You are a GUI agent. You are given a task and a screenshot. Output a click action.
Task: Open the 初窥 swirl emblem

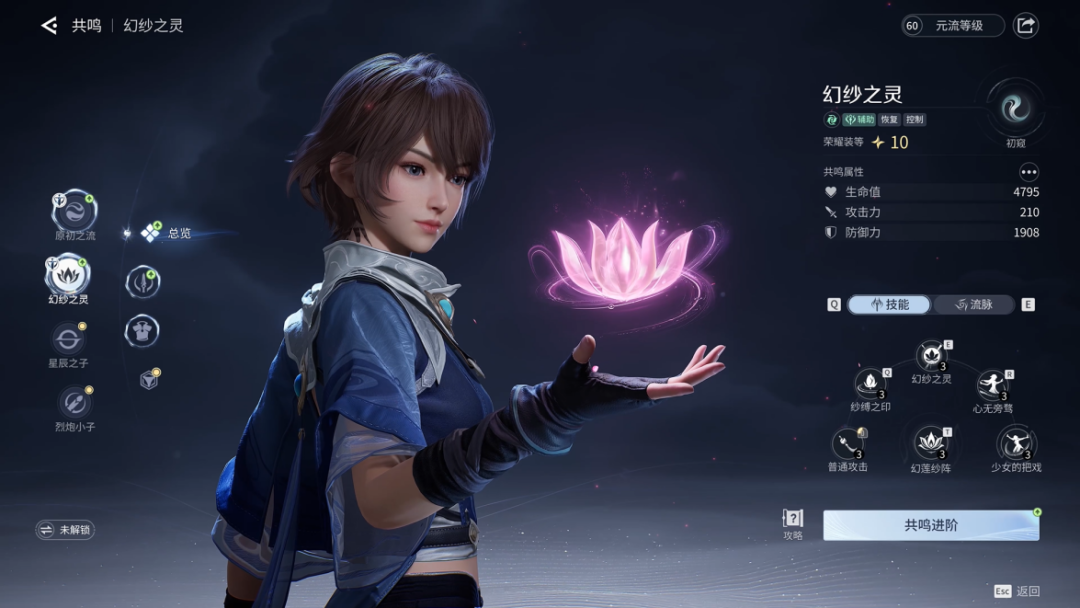[x=1015, y=108]
